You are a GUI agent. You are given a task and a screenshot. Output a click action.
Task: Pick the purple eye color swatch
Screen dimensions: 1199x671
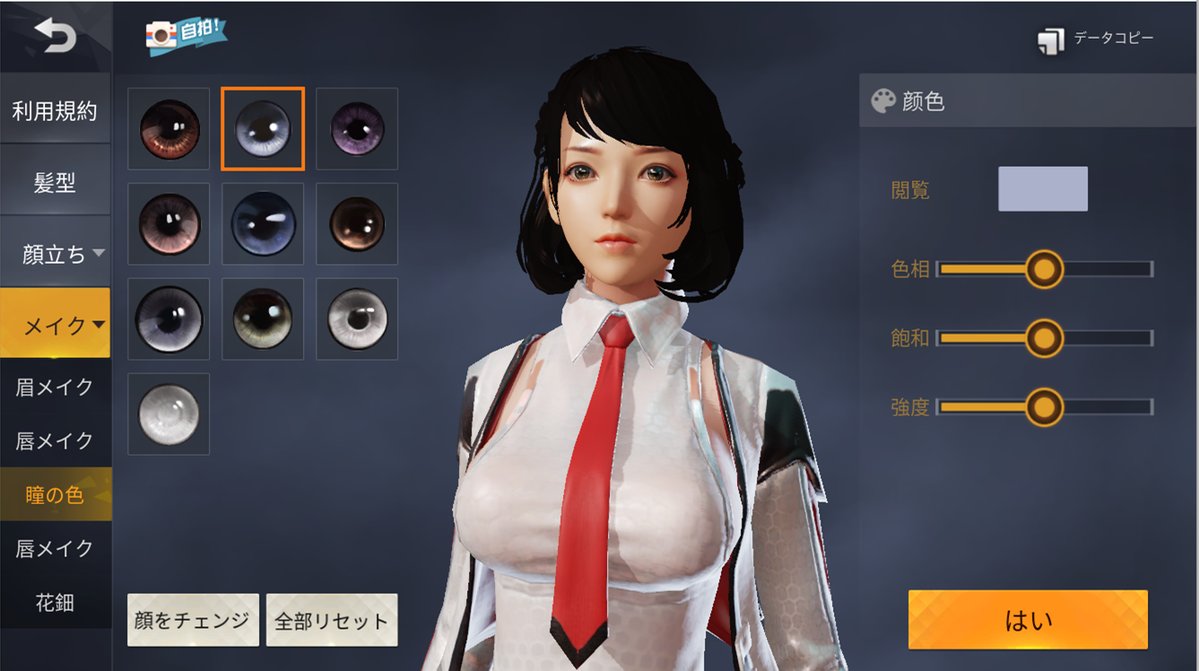point(357,128)
